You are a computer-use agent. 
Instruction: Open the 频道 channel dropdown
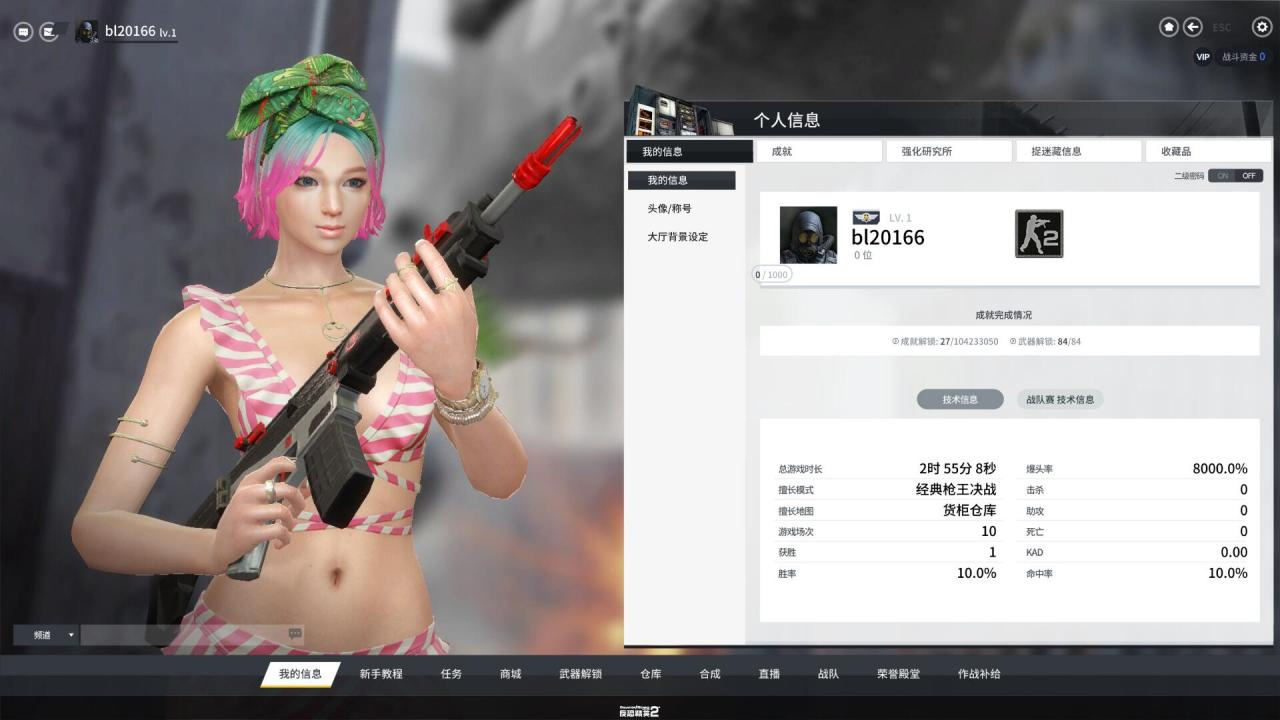tap(46, 635)
